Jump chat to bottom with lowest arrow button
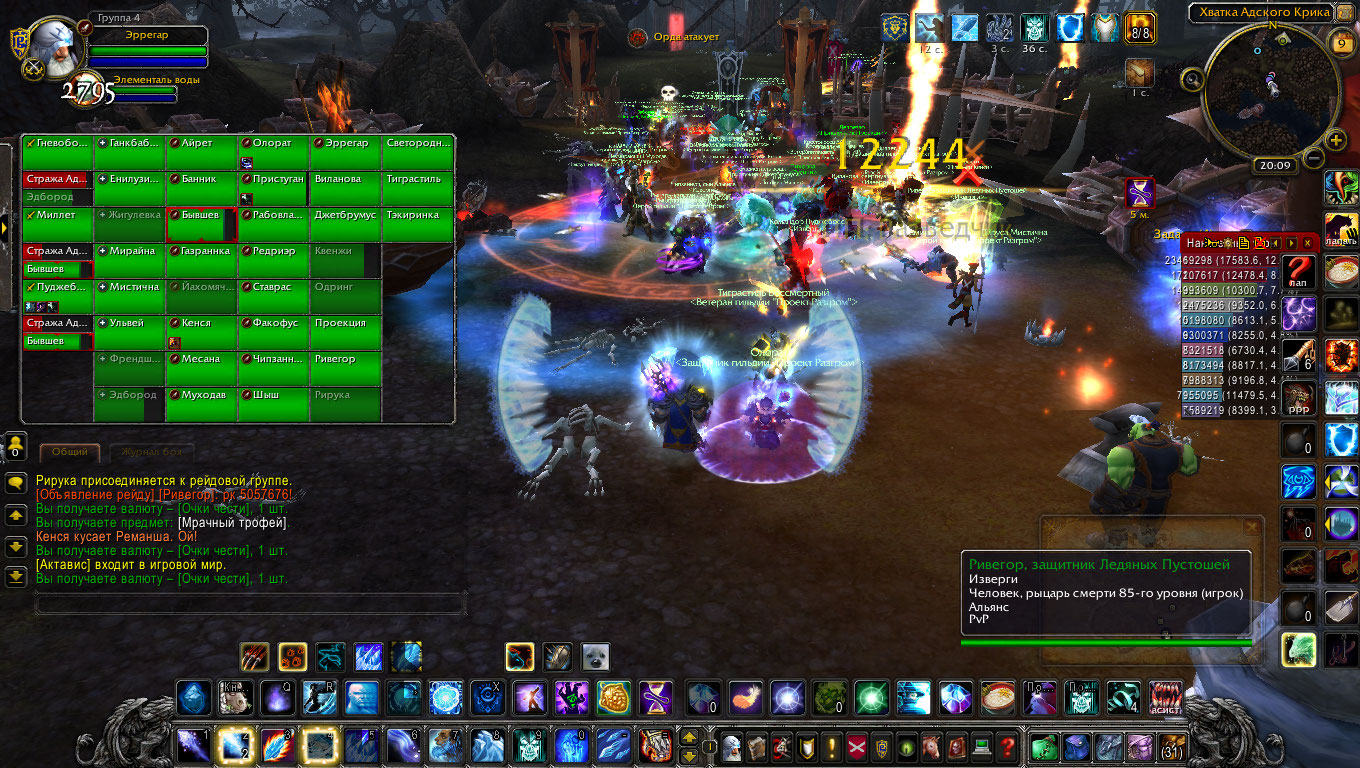 (16, 576)
